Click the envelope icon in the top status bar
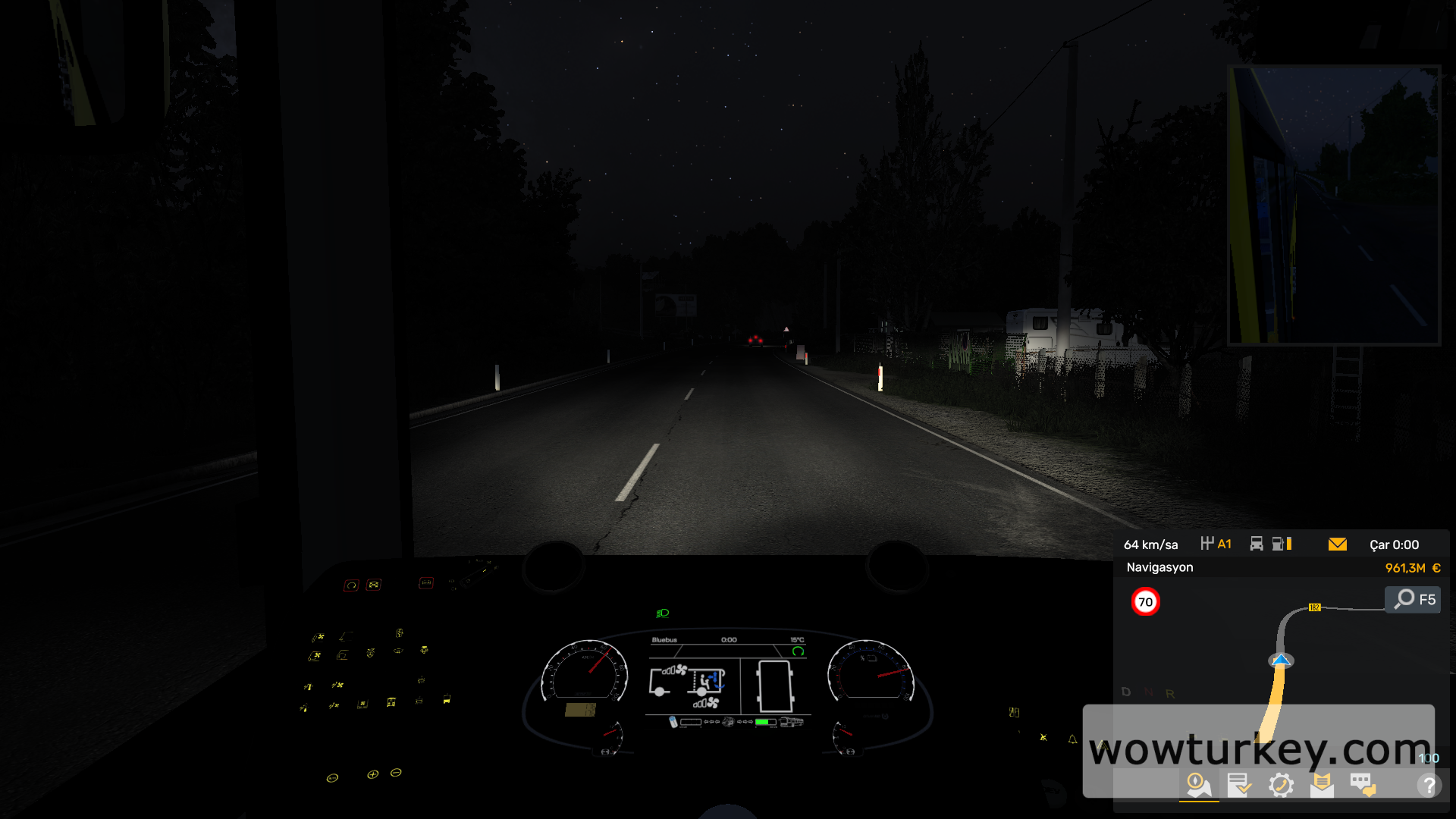The height and width of the screenshot is (819, 1456). coord(1338,544)
